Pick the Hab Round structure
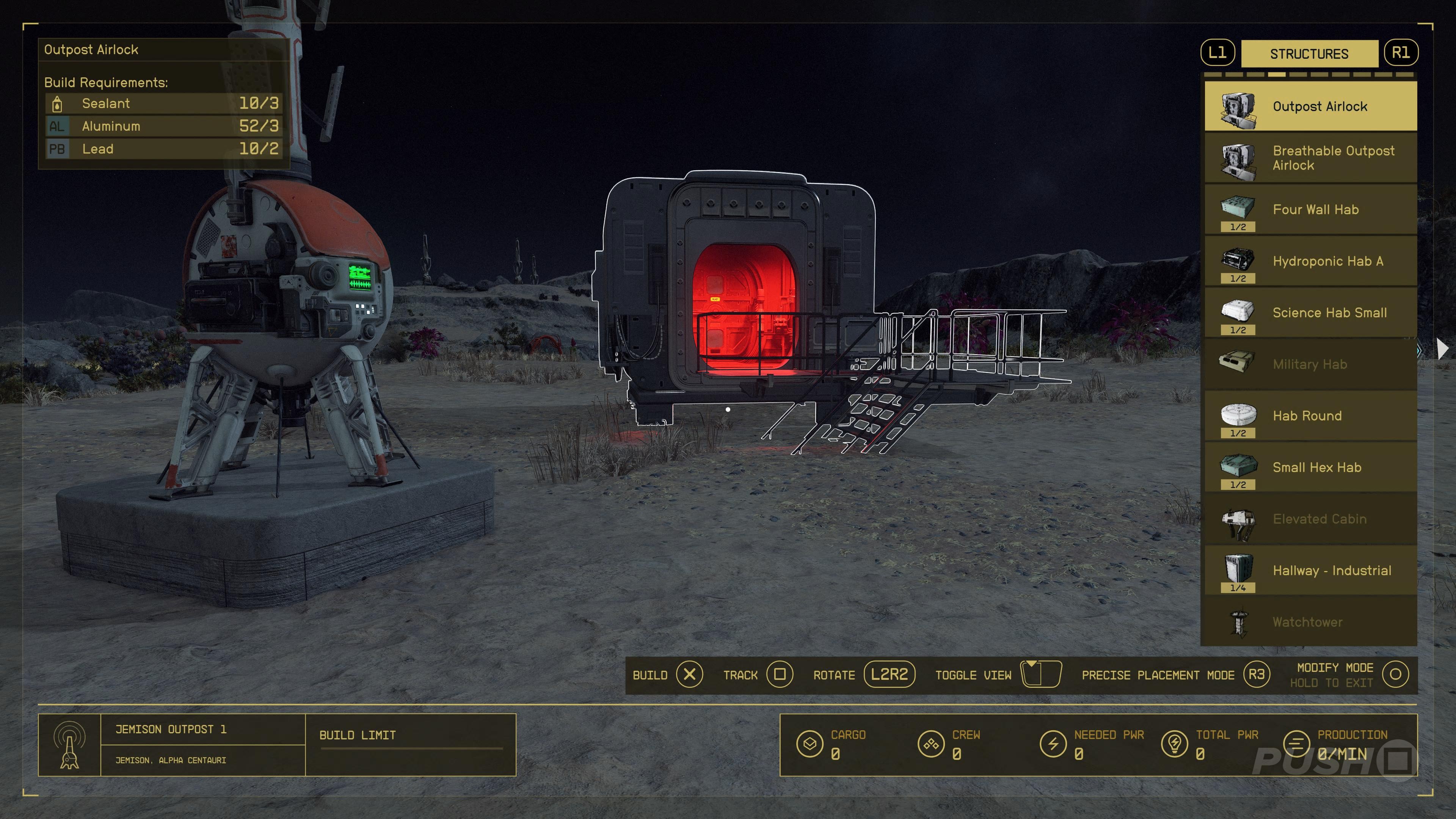Image resolution: width=1456 pixels, height=819 pixels. click(x=1310, y=416)
